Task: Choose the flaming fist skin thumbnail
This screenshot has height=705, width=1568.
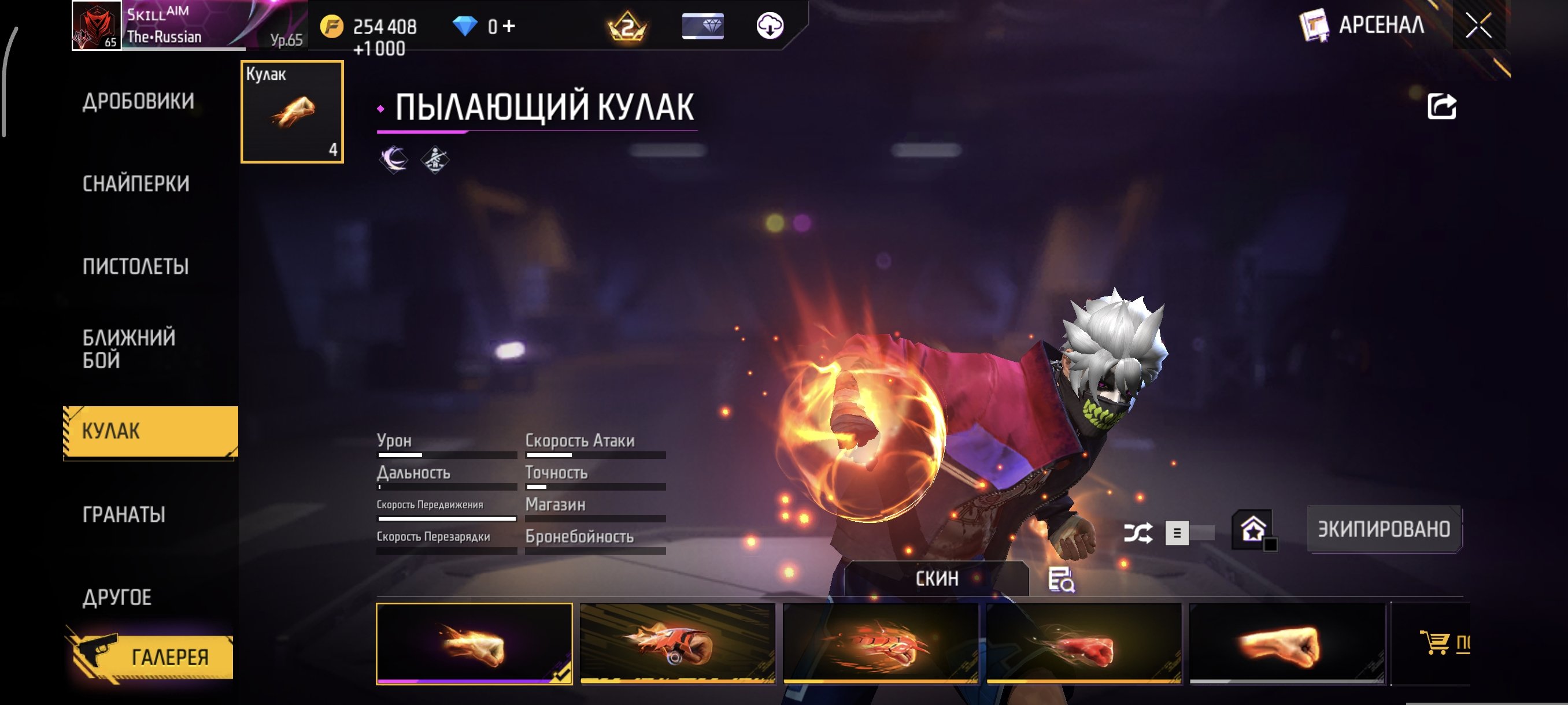Action: (474, 644)
